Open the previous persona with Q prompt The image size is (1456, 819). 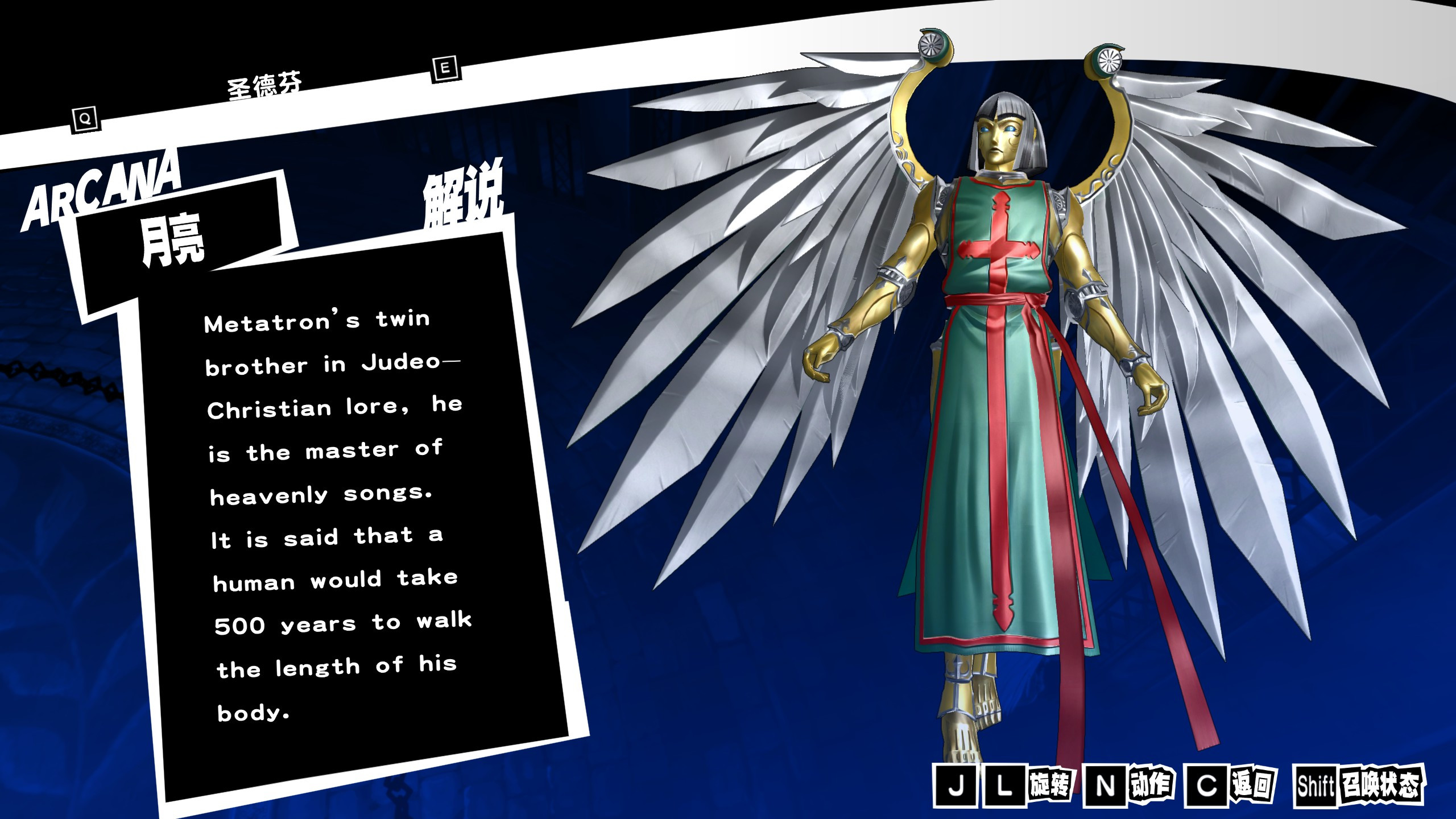(x=84, y=119)
